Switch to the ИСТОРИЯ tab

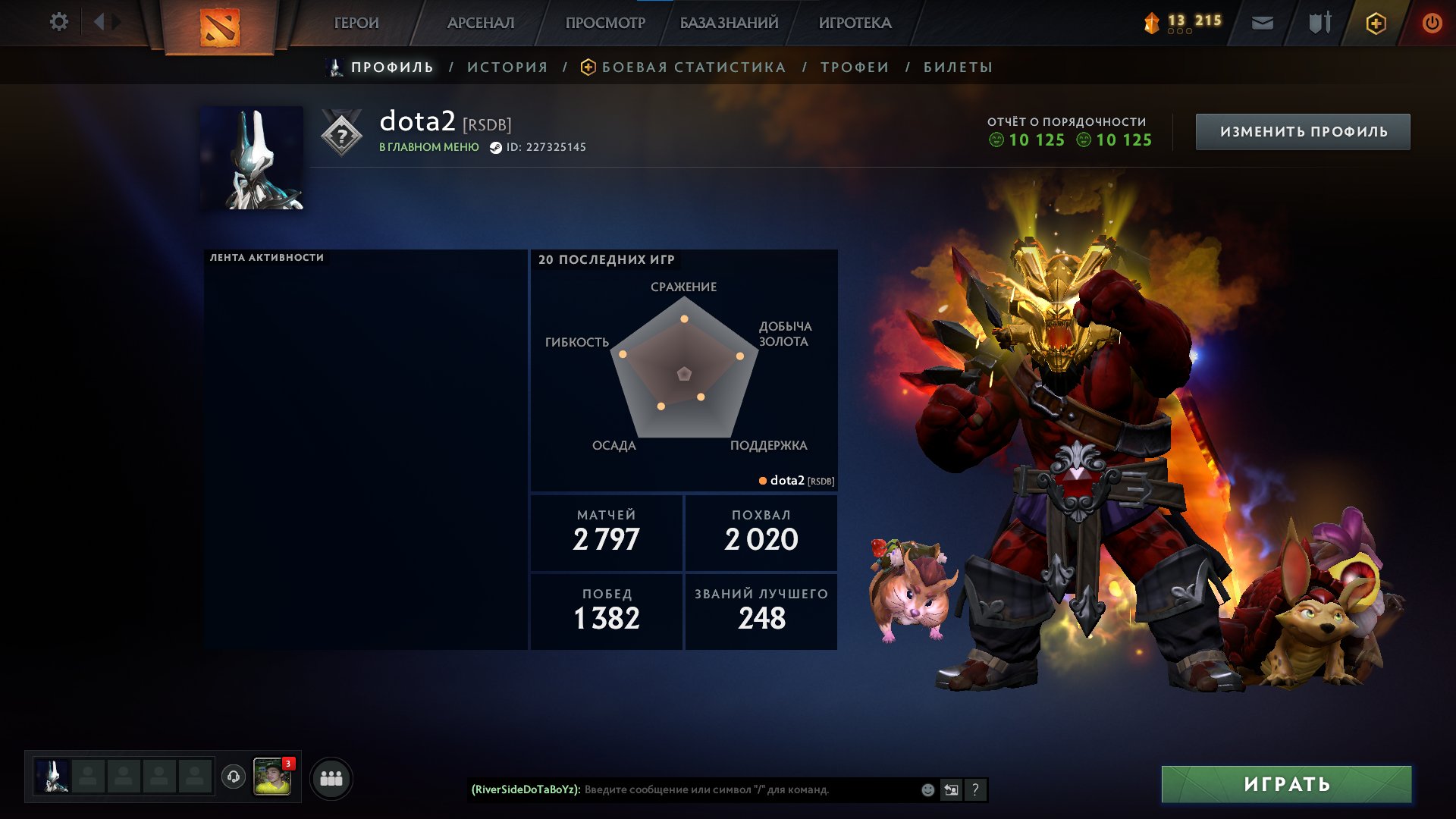(x=507, y=67)
